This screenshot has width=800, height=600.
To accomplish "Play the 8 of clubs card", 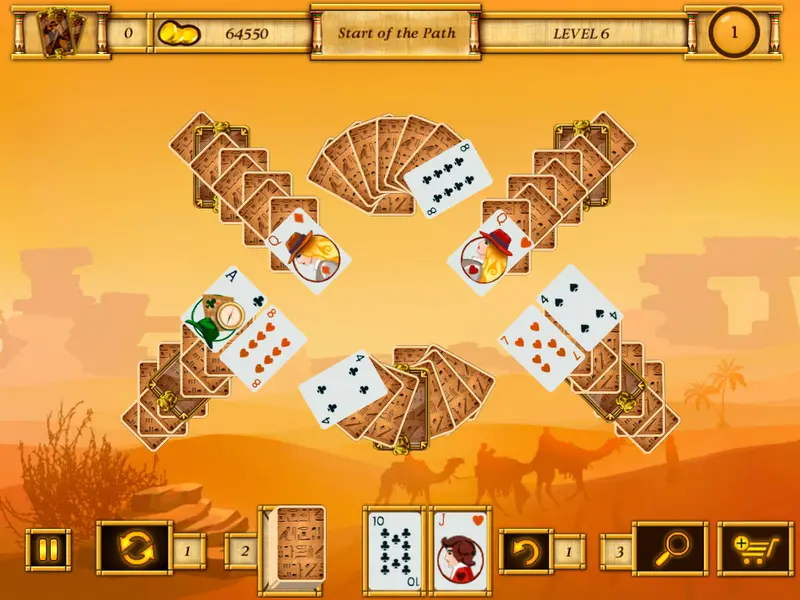I will coord(449,177).
